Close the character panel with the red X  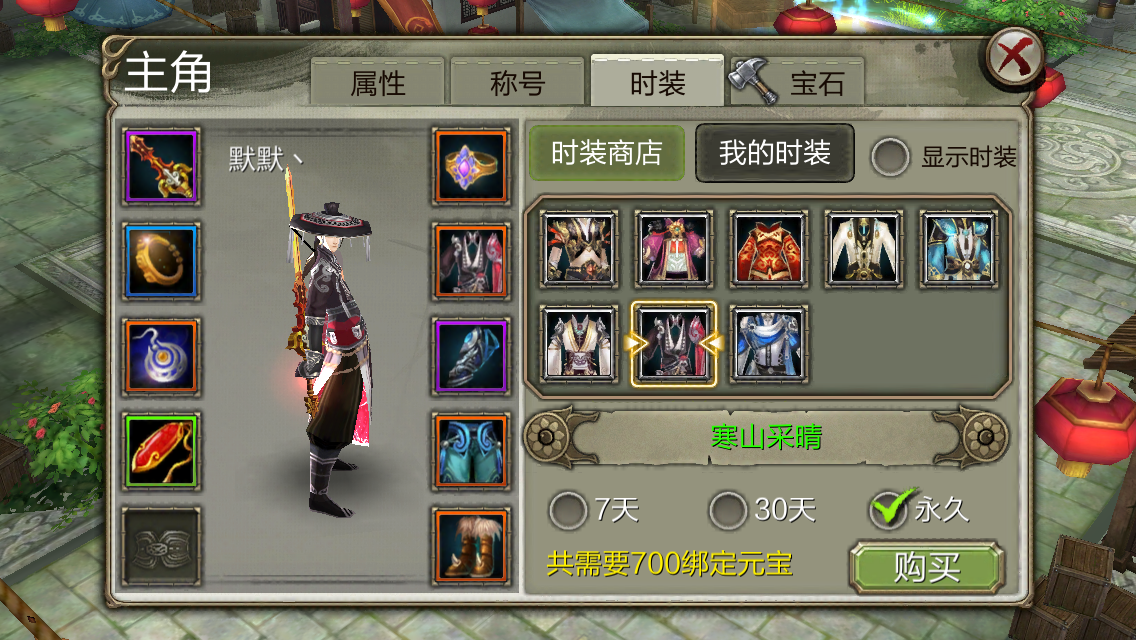coord(1014,57)
